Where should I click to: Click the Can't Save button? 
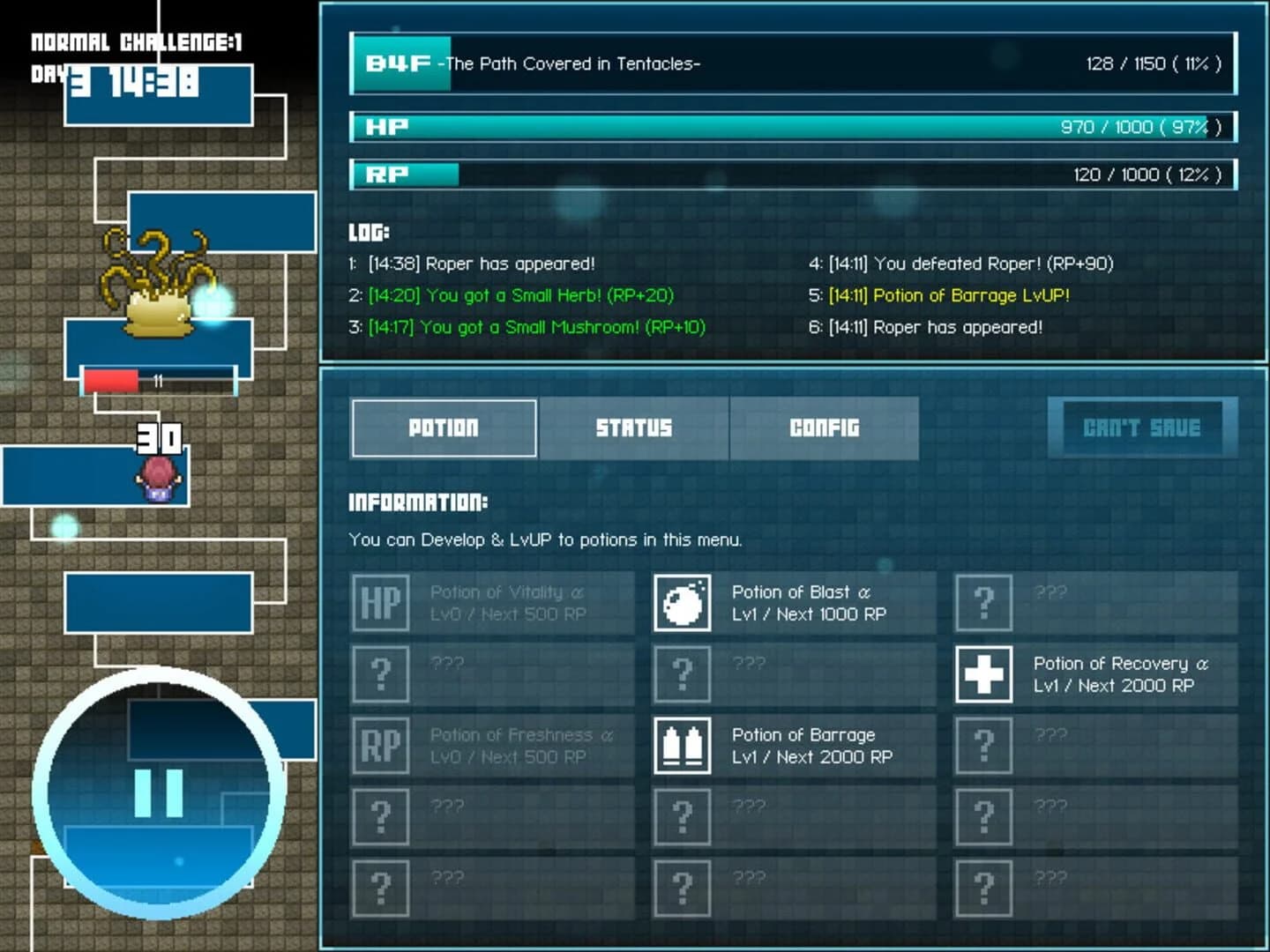point(1141,428)
